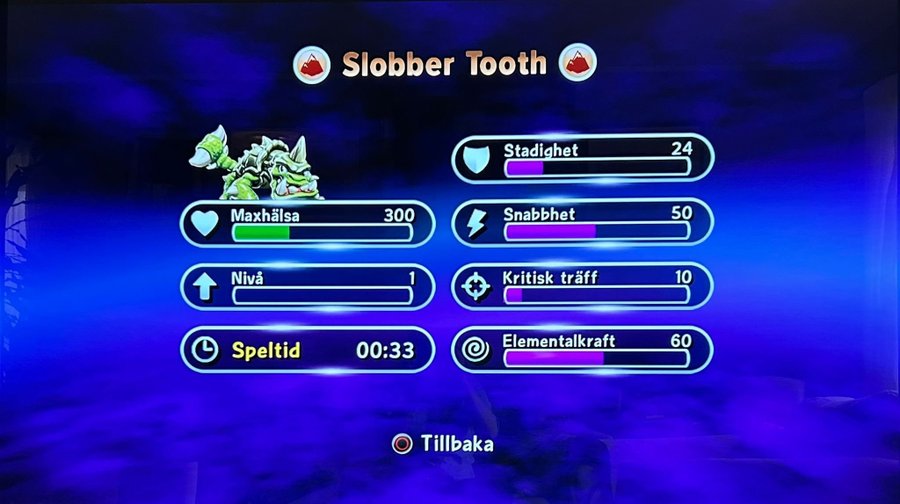The height and width of the screenshot is (504, 900).
Task: Highlight the Kritisk träff stat row
Action: 583,287
